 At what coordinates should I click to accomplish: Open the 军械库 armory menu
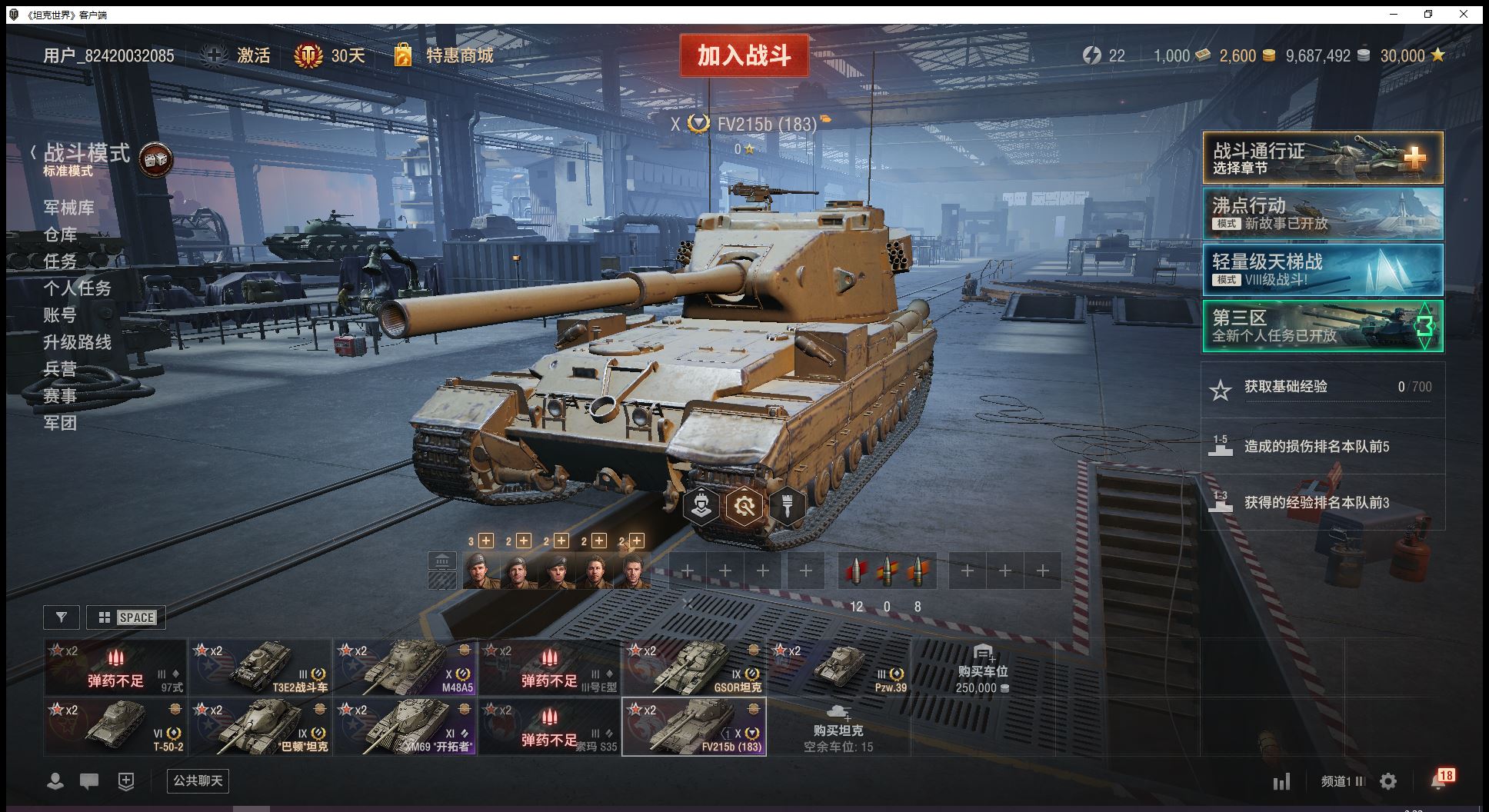click(x=68, y=208)
